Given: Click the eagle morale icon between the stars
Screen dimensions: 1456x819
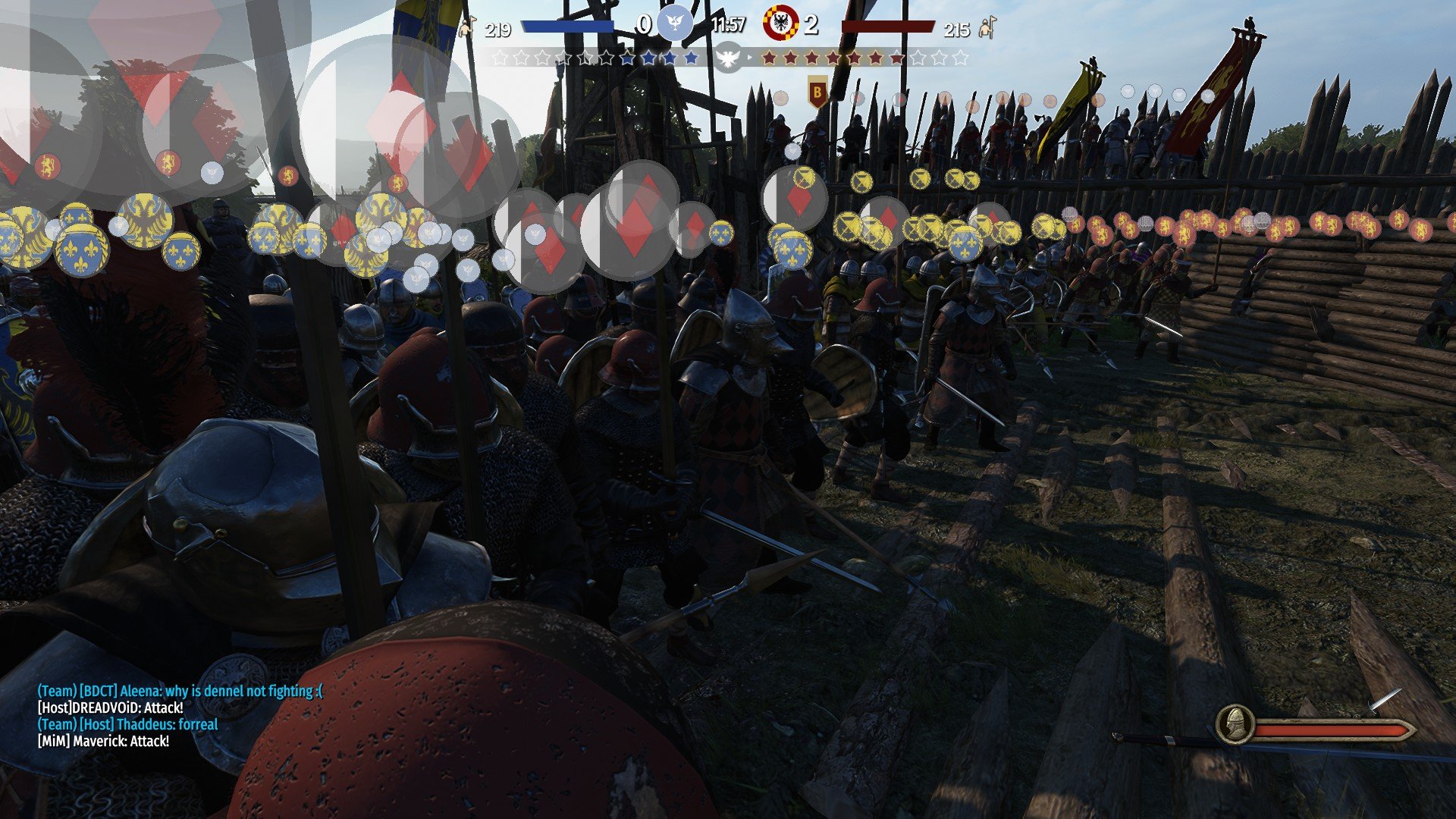Looking at the screenshot, I should point(728,58).
